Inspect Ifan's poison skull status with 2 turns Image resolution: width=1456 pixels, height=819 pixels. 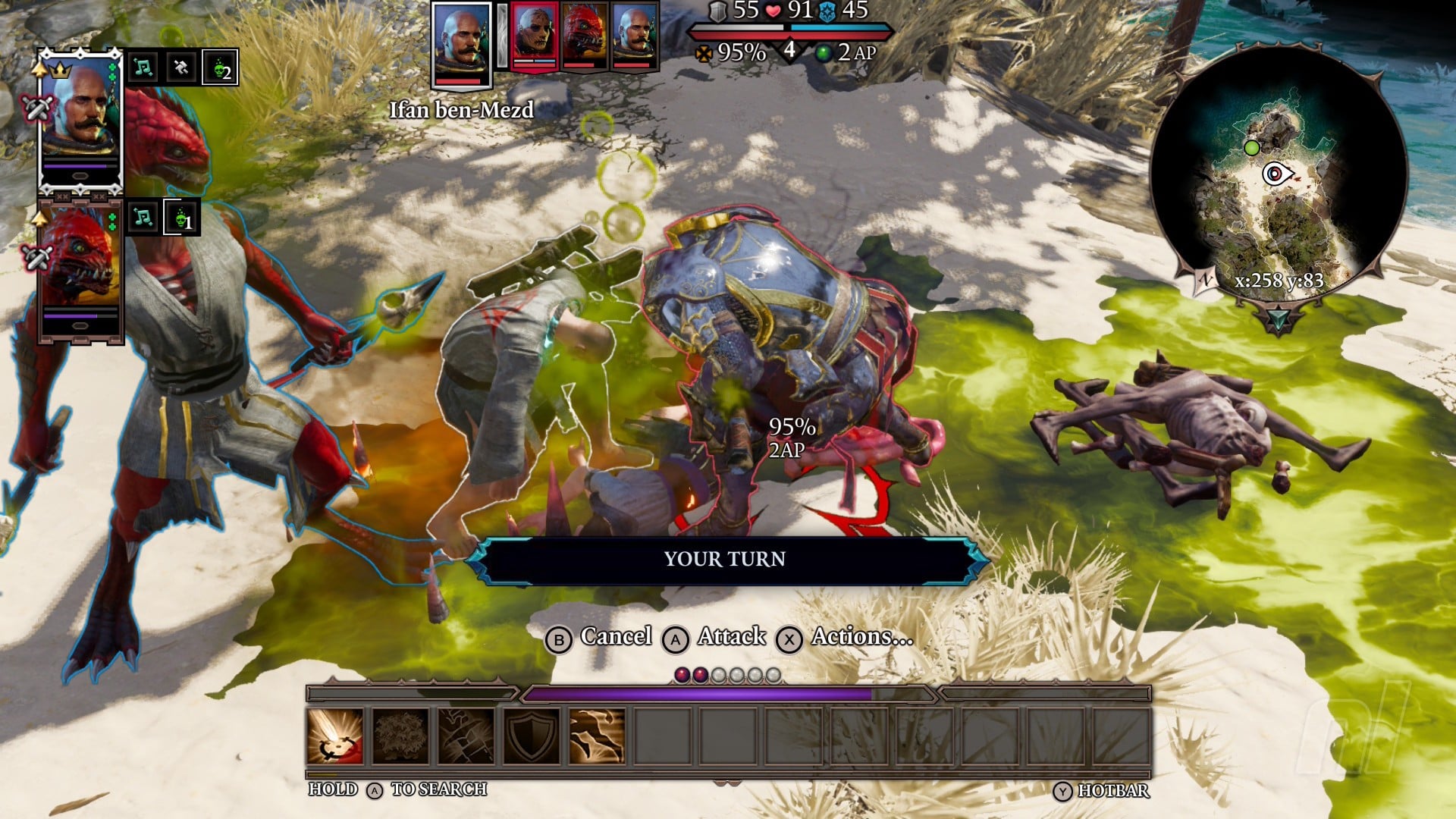pyautogui.click(x=220, y=68)
